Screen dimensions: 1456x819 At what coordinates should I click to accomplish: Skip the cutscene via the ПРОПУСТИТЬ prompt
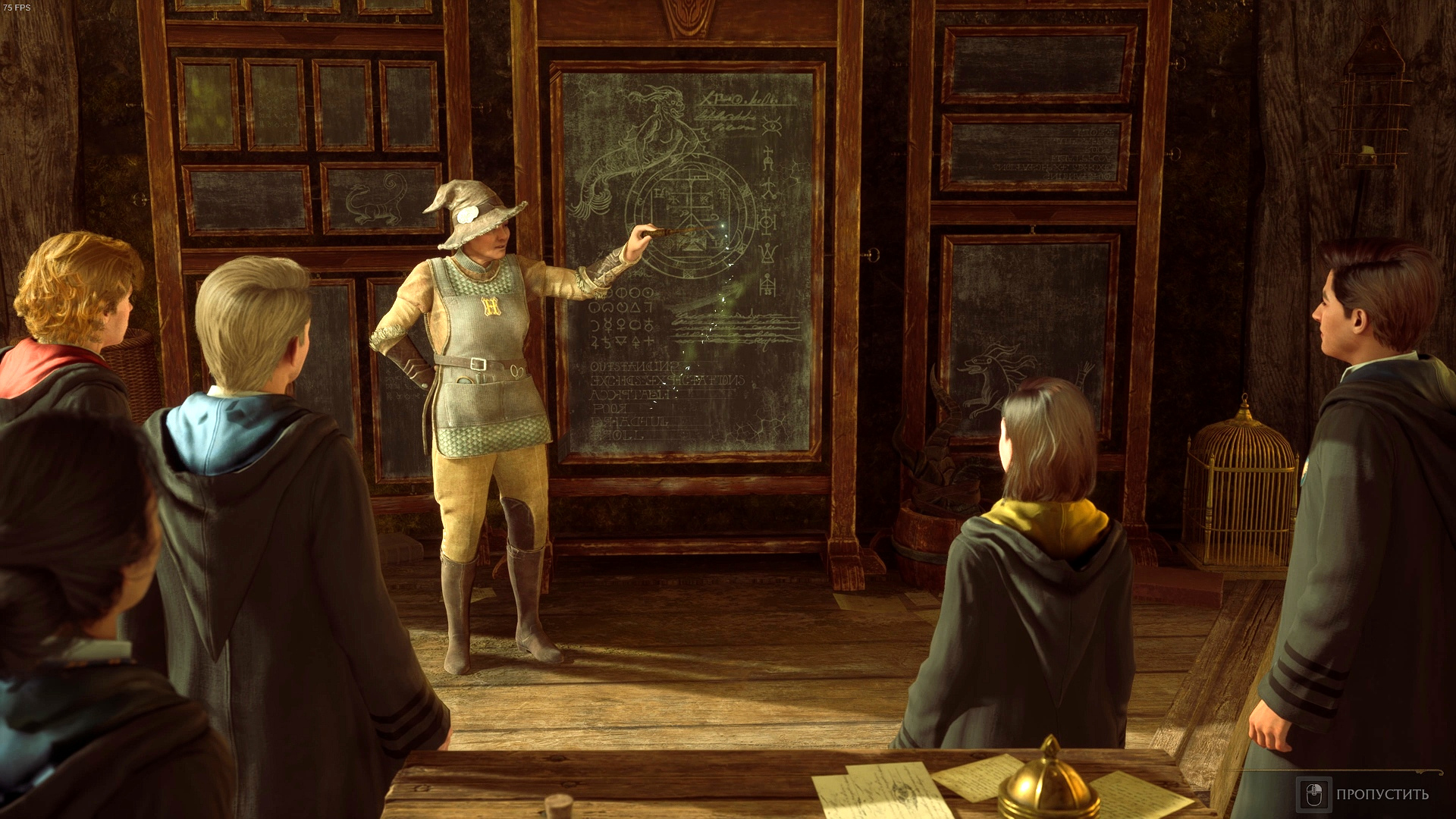pos(1363,794)
